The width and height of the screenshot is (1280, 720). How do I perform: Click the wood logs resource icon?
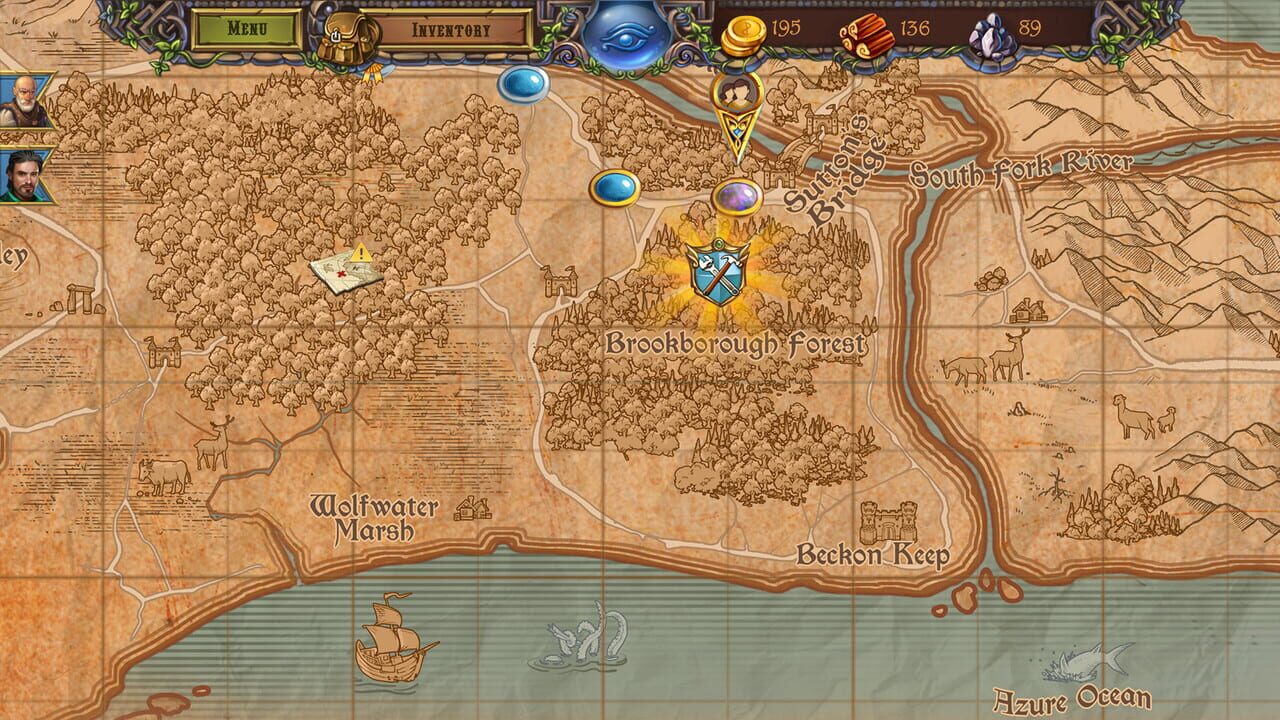869,30
